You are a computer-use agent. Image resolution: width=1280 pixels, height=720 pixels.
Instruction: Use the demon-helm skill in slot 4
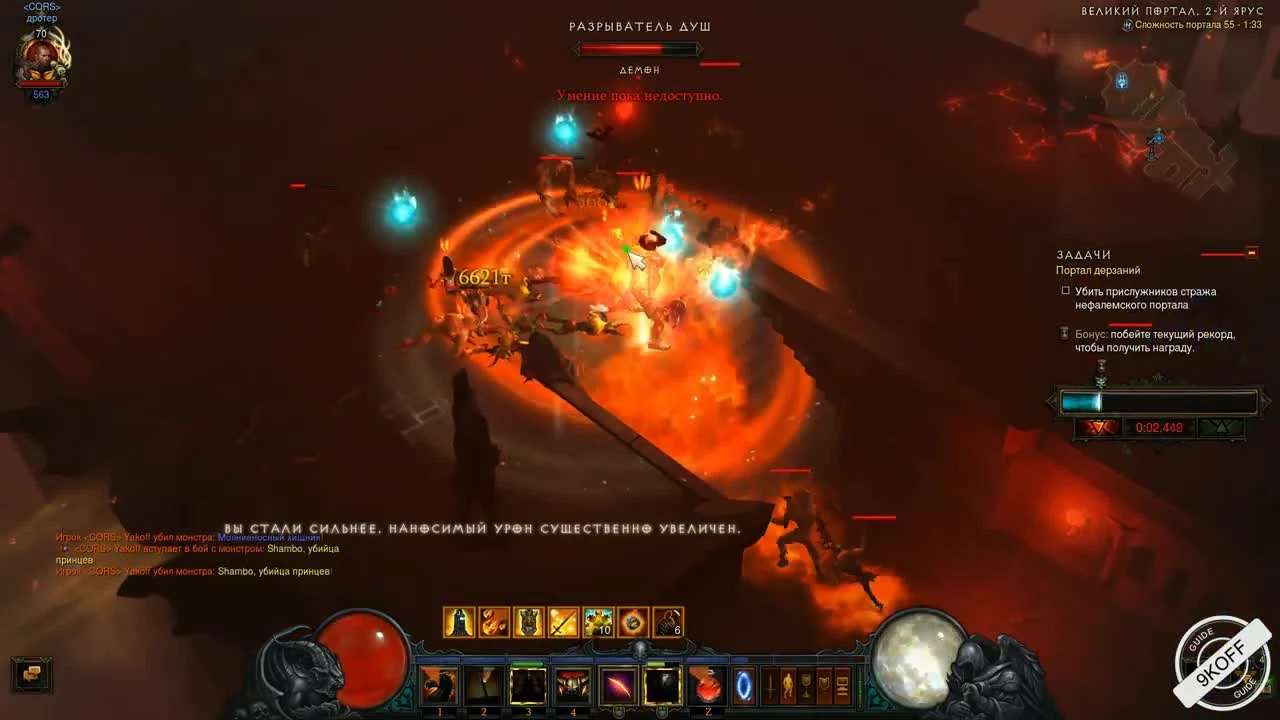coord(573,686)
